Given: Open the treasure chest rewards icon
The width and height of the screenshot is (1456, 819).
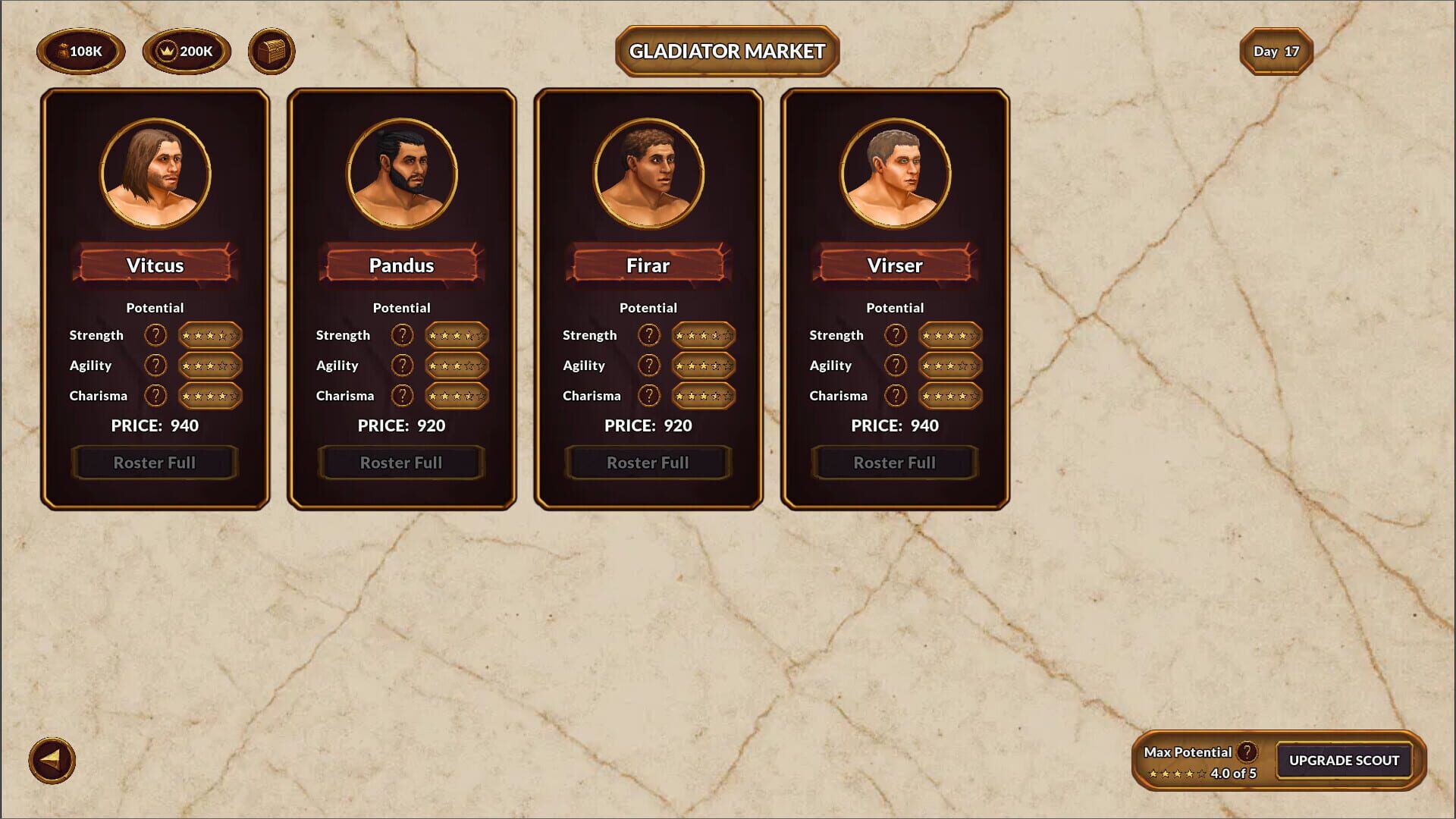Looking at the screenshot, I should point(271,52).
